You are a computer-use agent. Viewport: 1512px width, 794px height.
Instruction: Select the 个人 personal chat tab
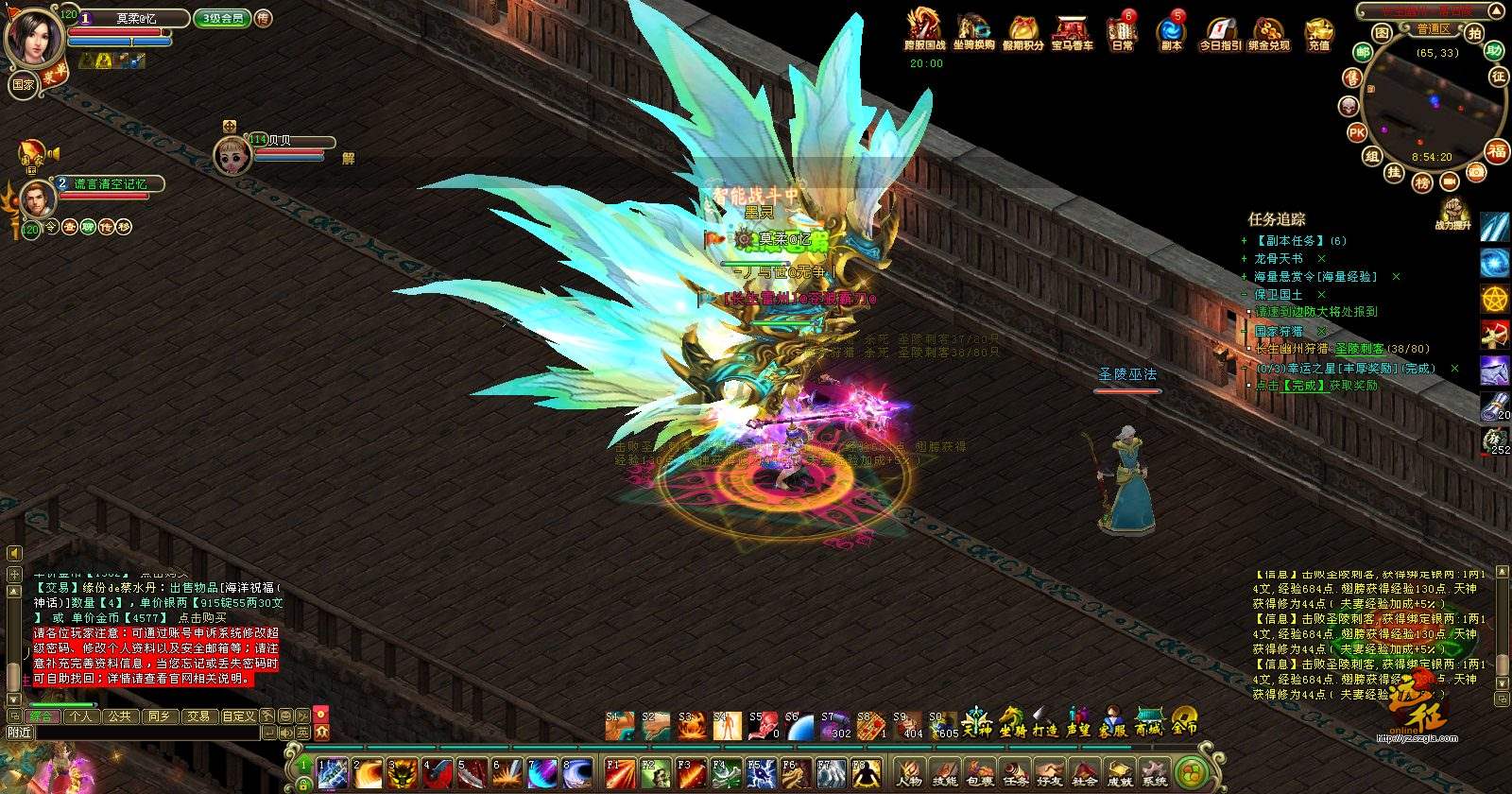81,716
